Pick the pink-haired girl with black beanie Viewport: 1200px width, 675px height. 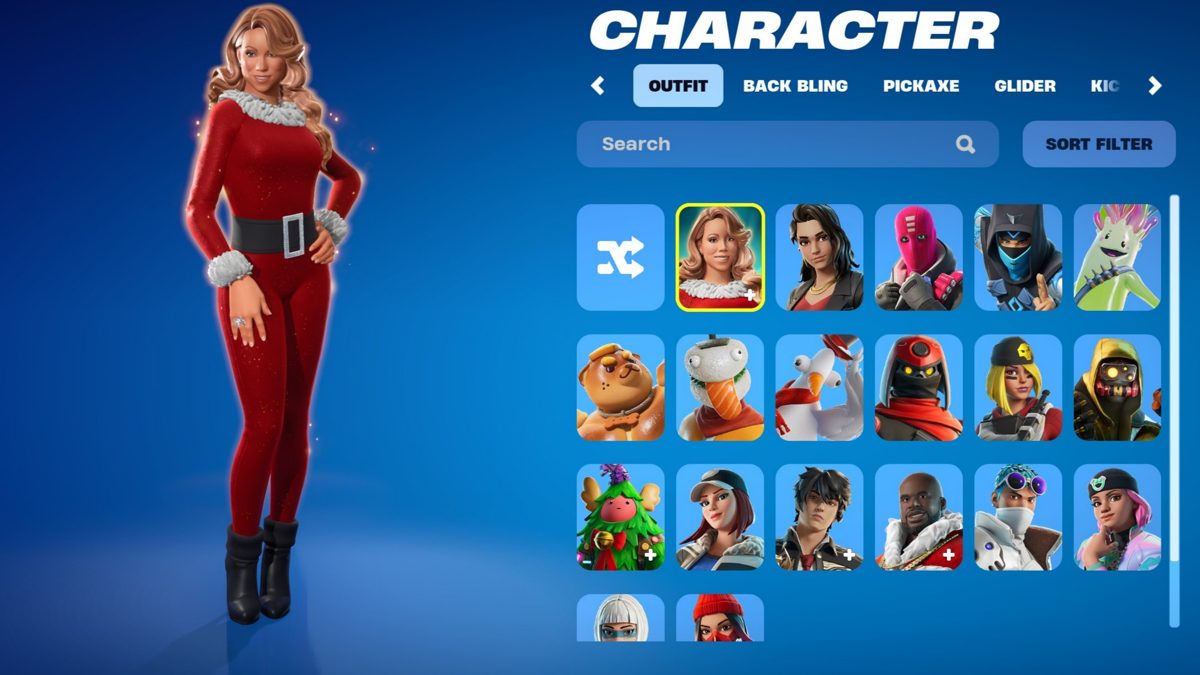(x=1117, y=517)
